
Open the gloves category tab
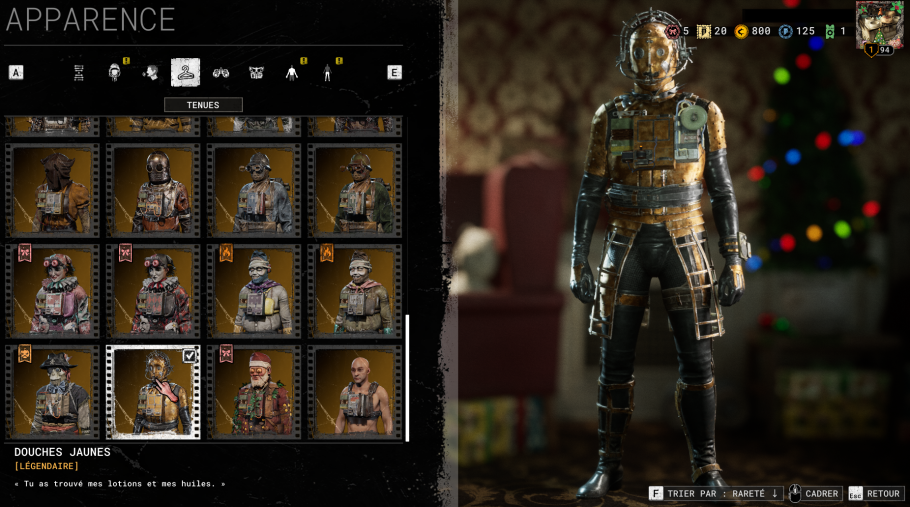click(x=221, y=72)
